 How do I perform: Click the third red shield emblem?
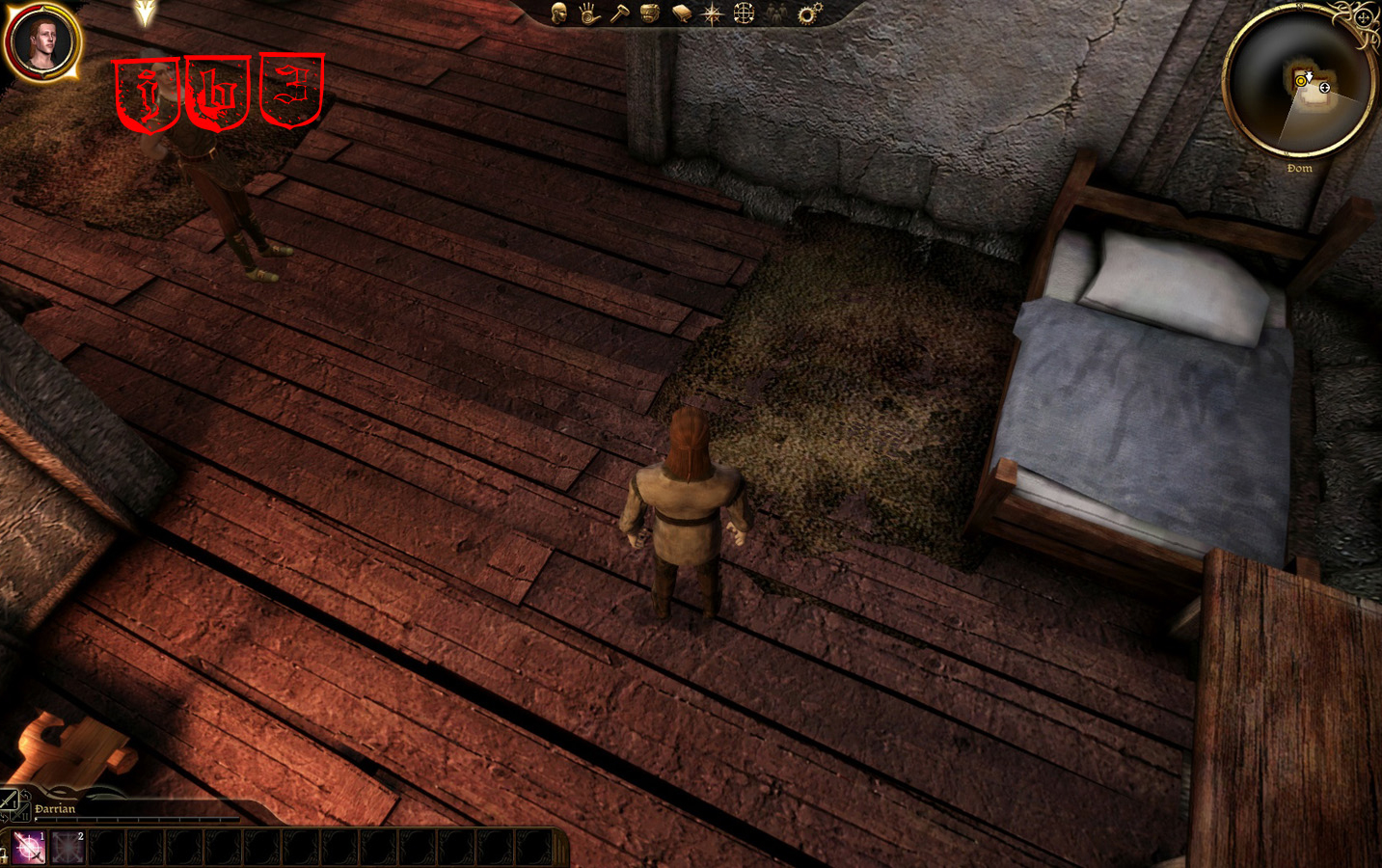(292, 90)
